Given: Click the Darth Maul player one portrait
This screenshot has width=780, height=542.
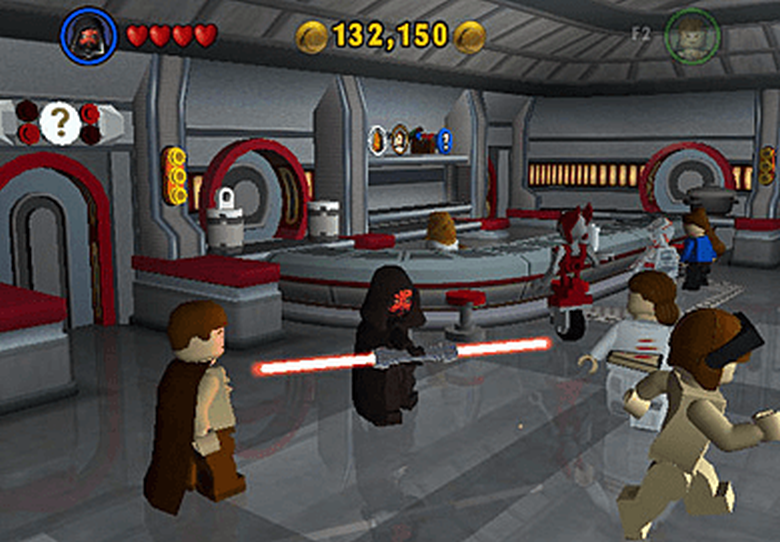Looking at the screenshot, I should tap(88, 36).
